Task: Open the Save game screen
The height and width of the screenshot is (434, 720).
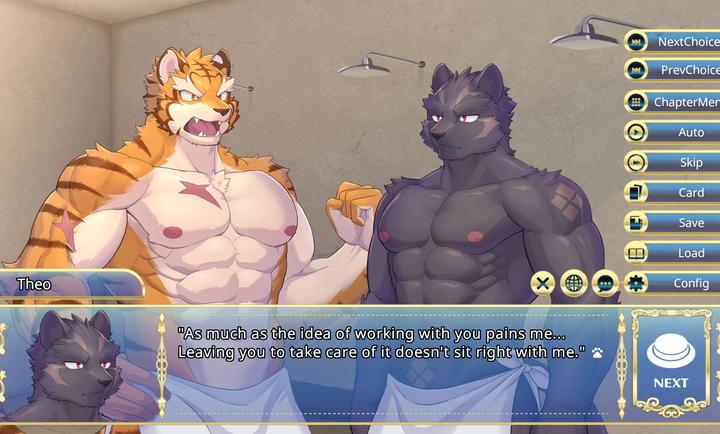Action: coord(673,223)
